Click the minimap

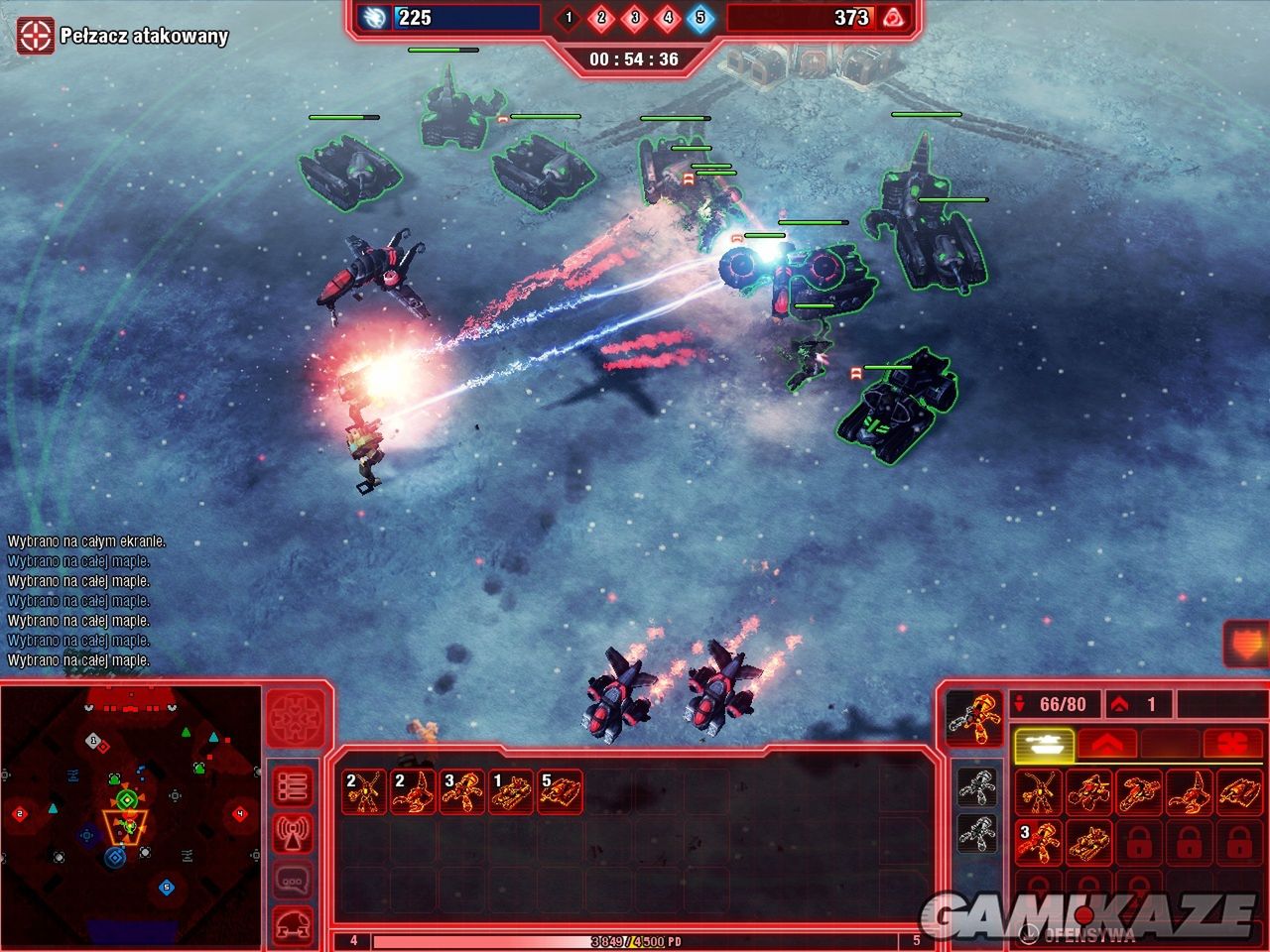point(129,813)
